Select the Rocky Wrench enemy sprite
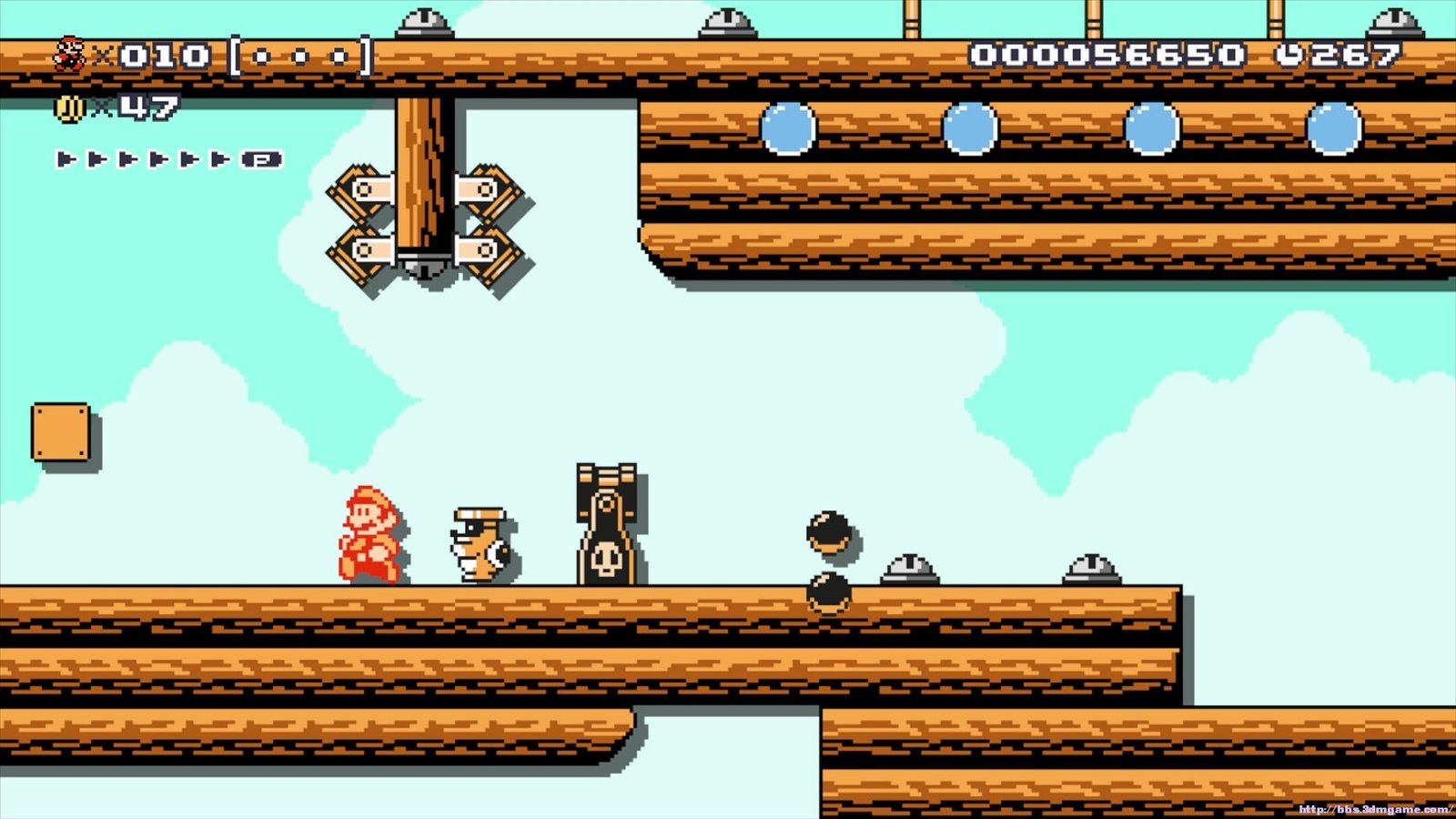Image resolution: width=1456 pixels, height=819 pixels. [x=480, y=546]
